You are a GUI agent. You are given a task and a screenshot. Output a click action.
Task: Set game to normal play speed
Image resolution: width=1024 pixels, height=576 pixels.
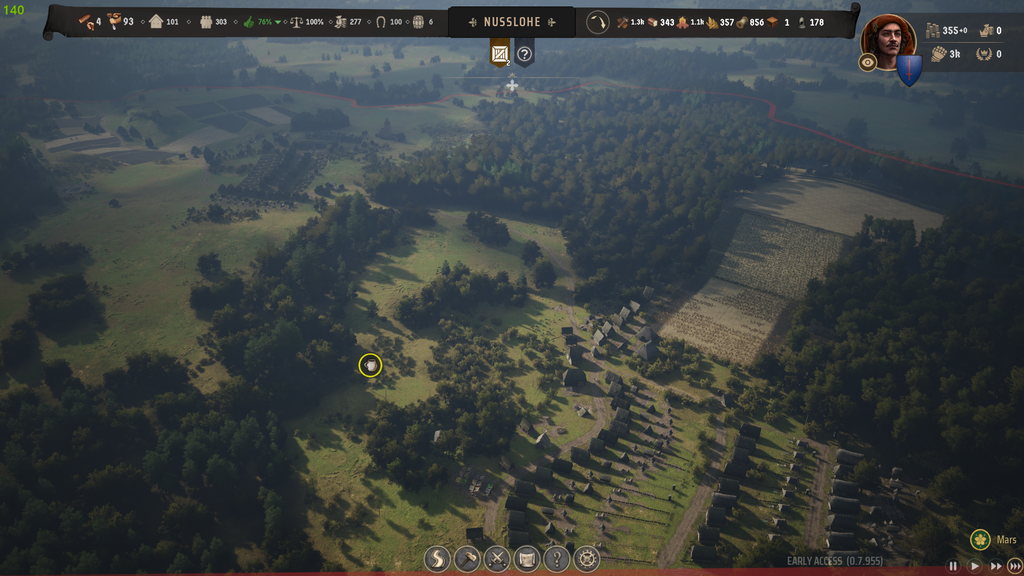[974, 566]
